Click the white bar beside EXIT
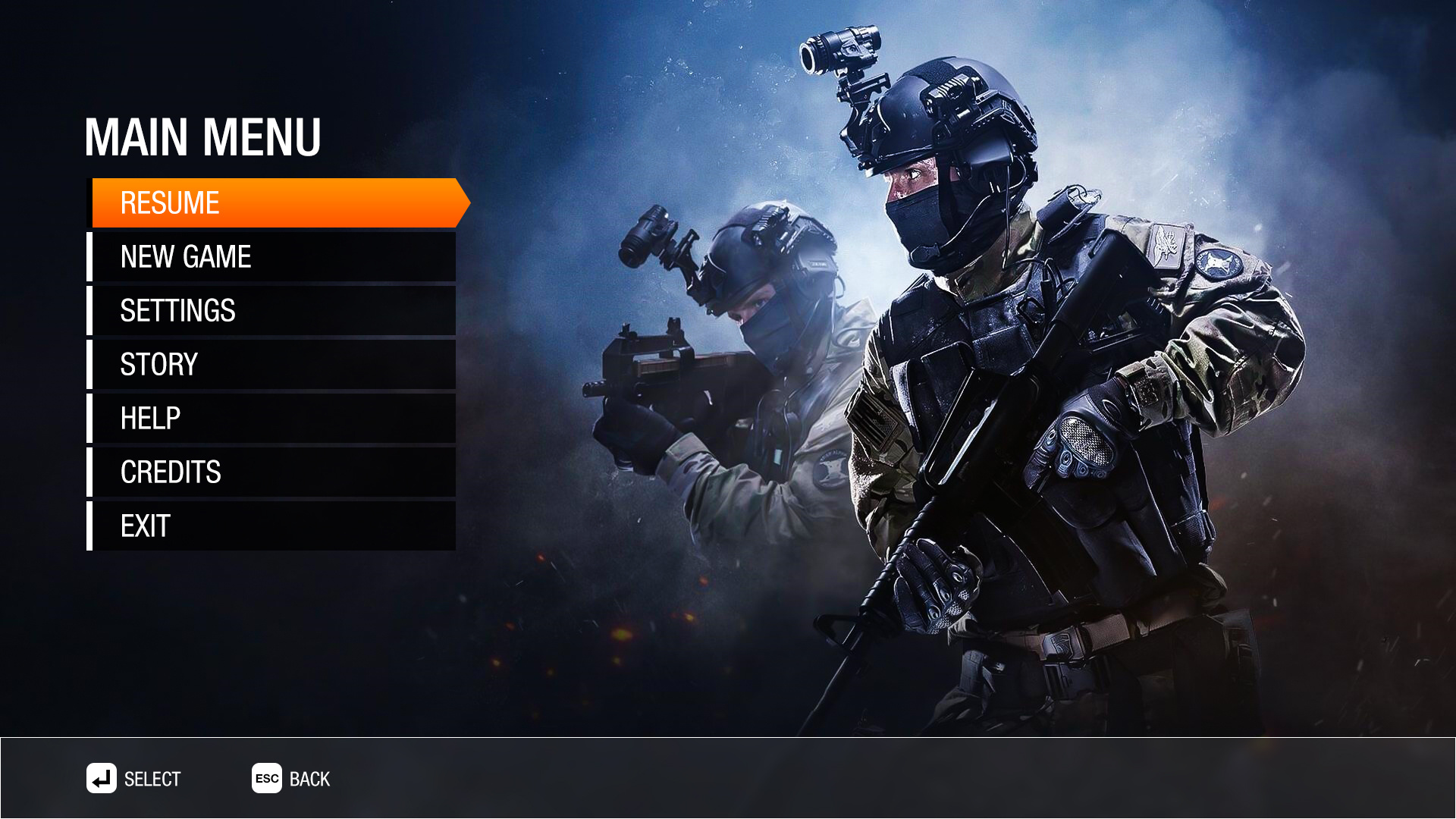The image size is (1456, 819). click(x=91, y=525)
